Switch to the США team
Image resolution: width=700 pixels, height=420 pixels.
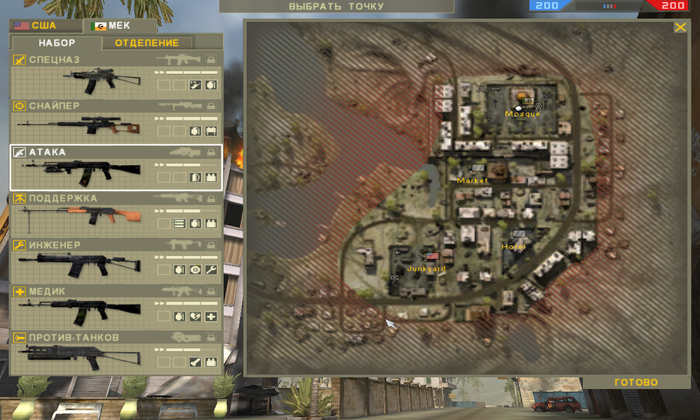[36, 25]
